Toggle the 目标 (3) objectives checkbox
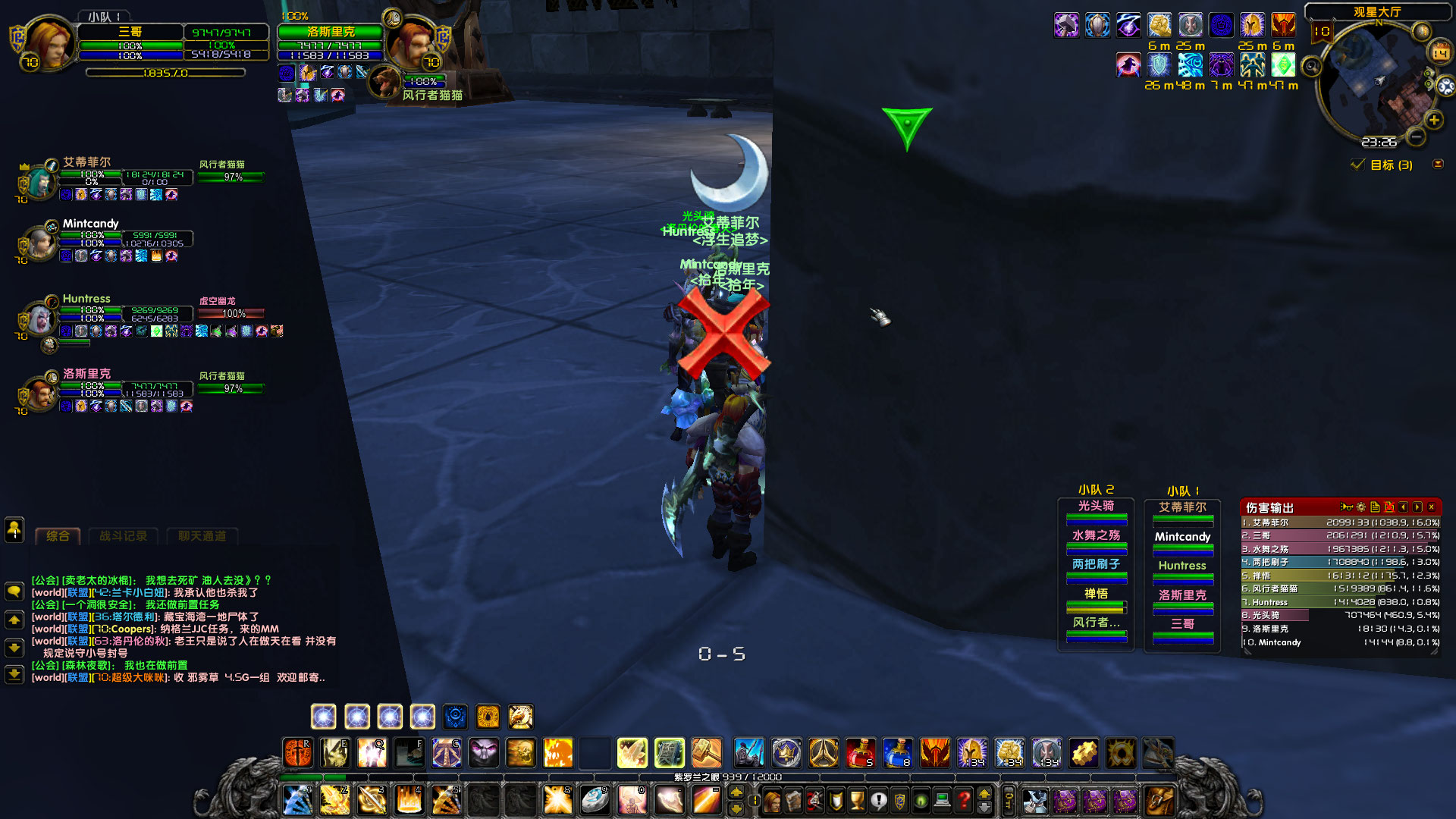This screenshot has height=819, width=1456. click(x=1358, y=165)
